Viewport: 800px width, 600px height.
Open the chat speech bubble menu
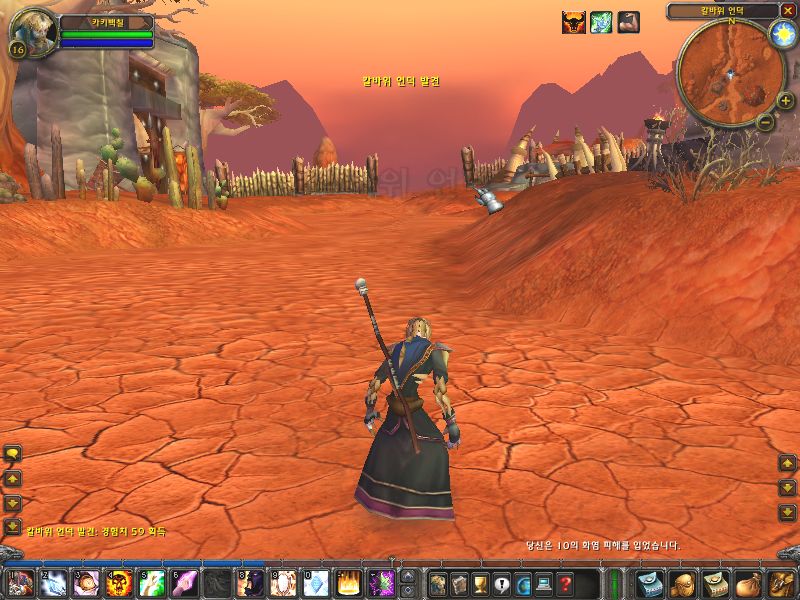click(x=13, y=453)
